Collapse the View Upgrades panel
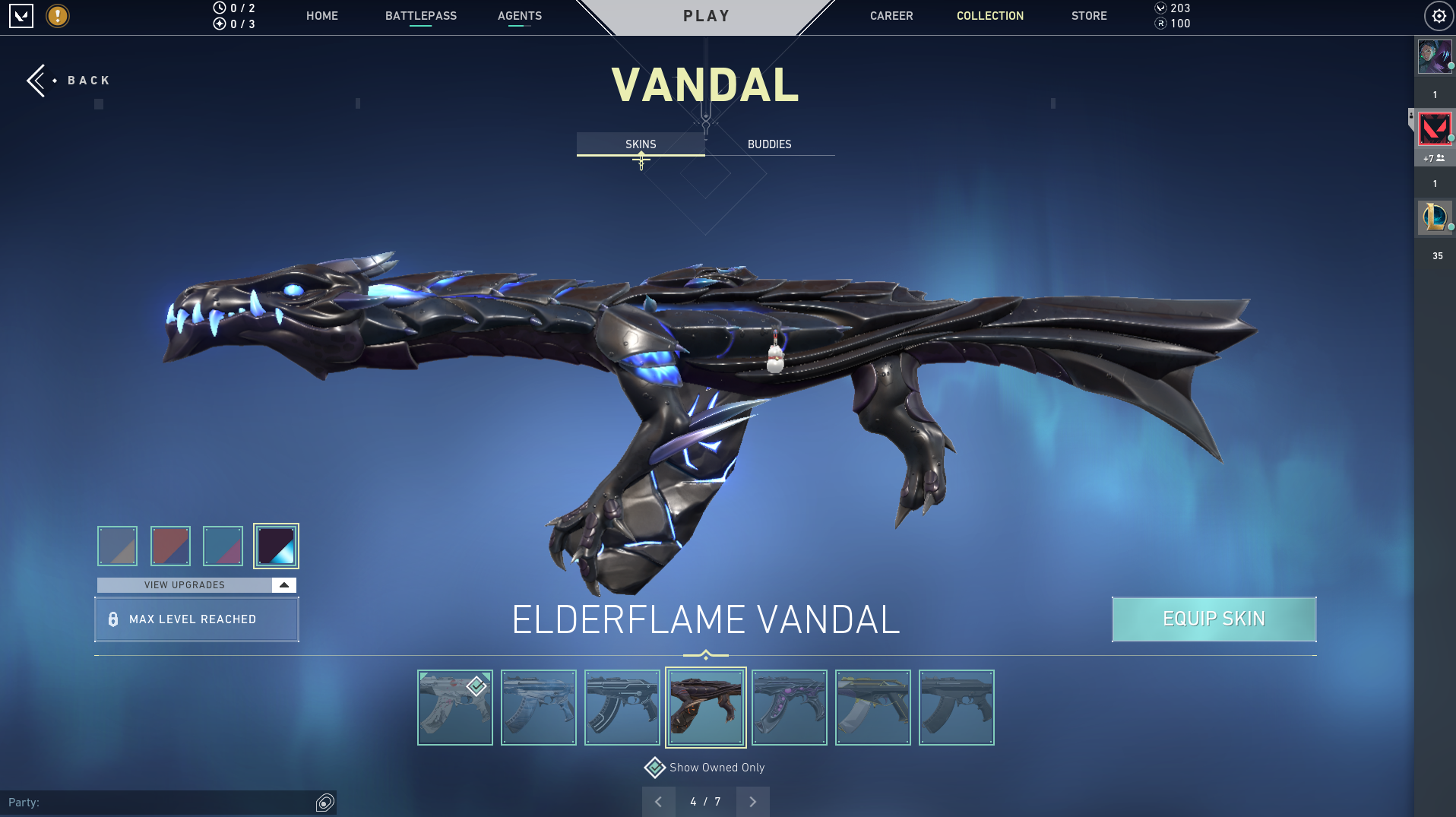Image resolution: width=1456 pixels, height=817 pixels. tap(283, 585)
